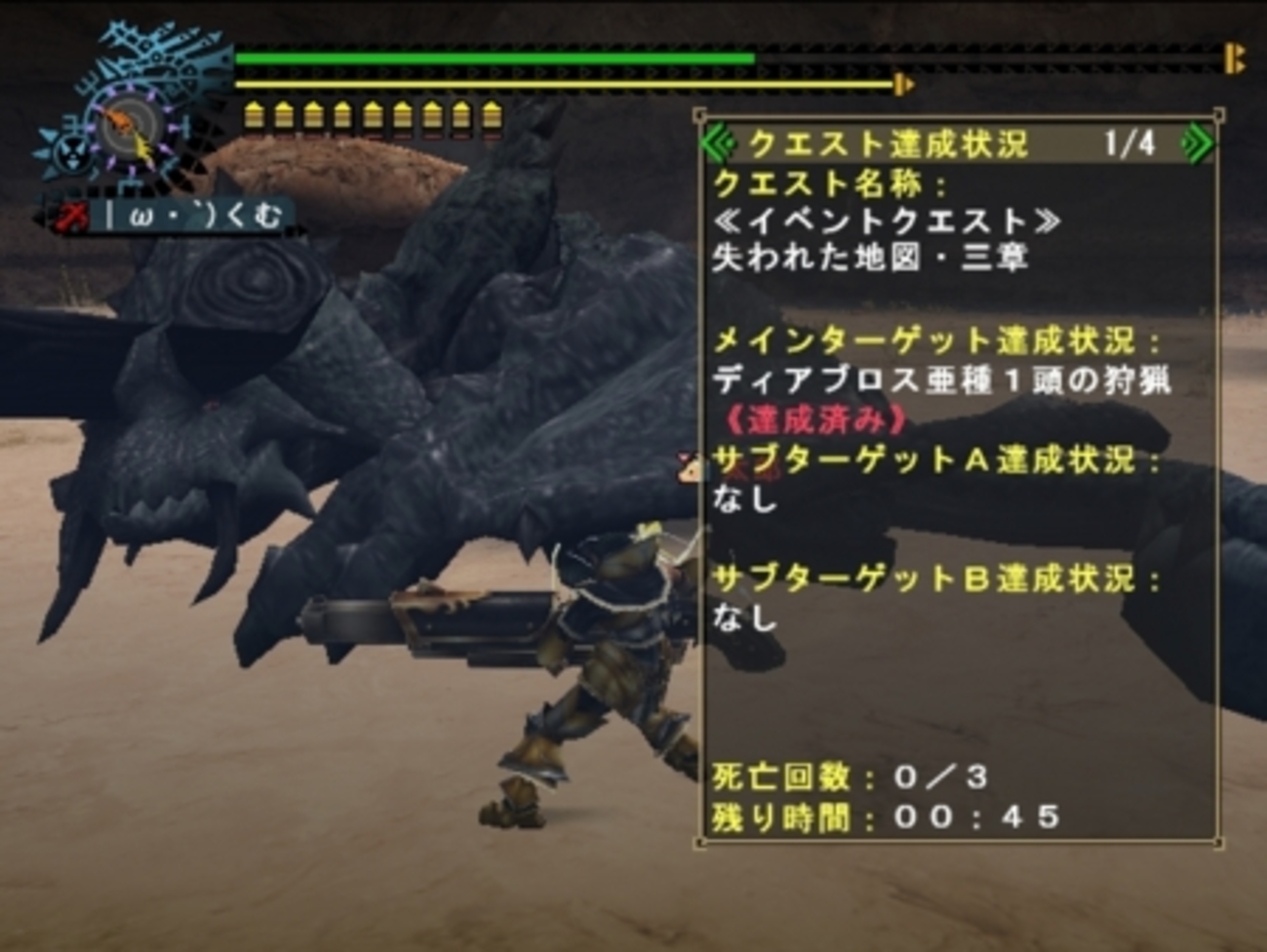1267x952 pixels.
Task: Select the first ammo shell icon under the stamina bar
Action: tap(257, 117)
